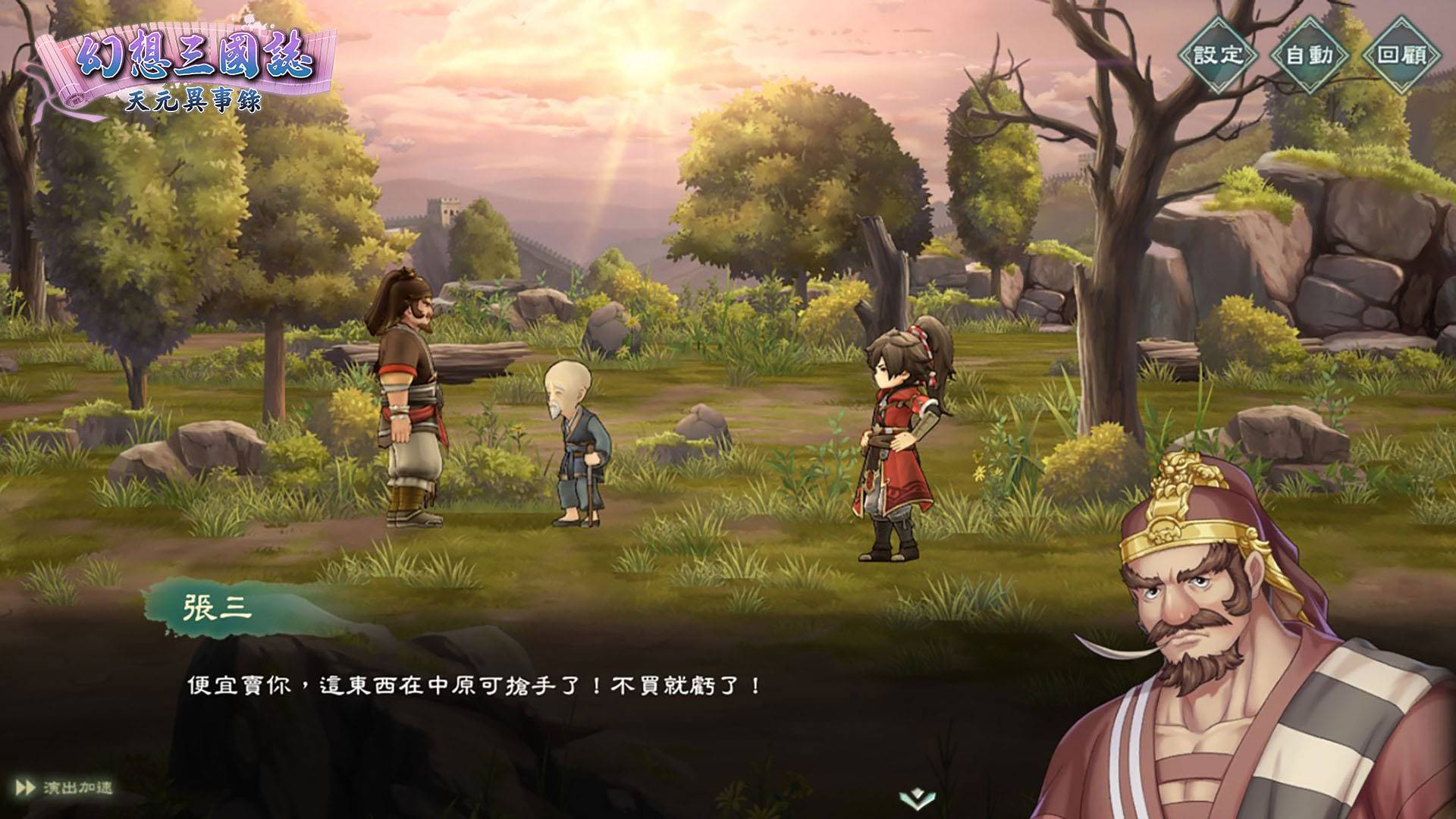1456x819 pixels.
Task: Open the 設定 settings button
Action: (x=1219, y=55)
